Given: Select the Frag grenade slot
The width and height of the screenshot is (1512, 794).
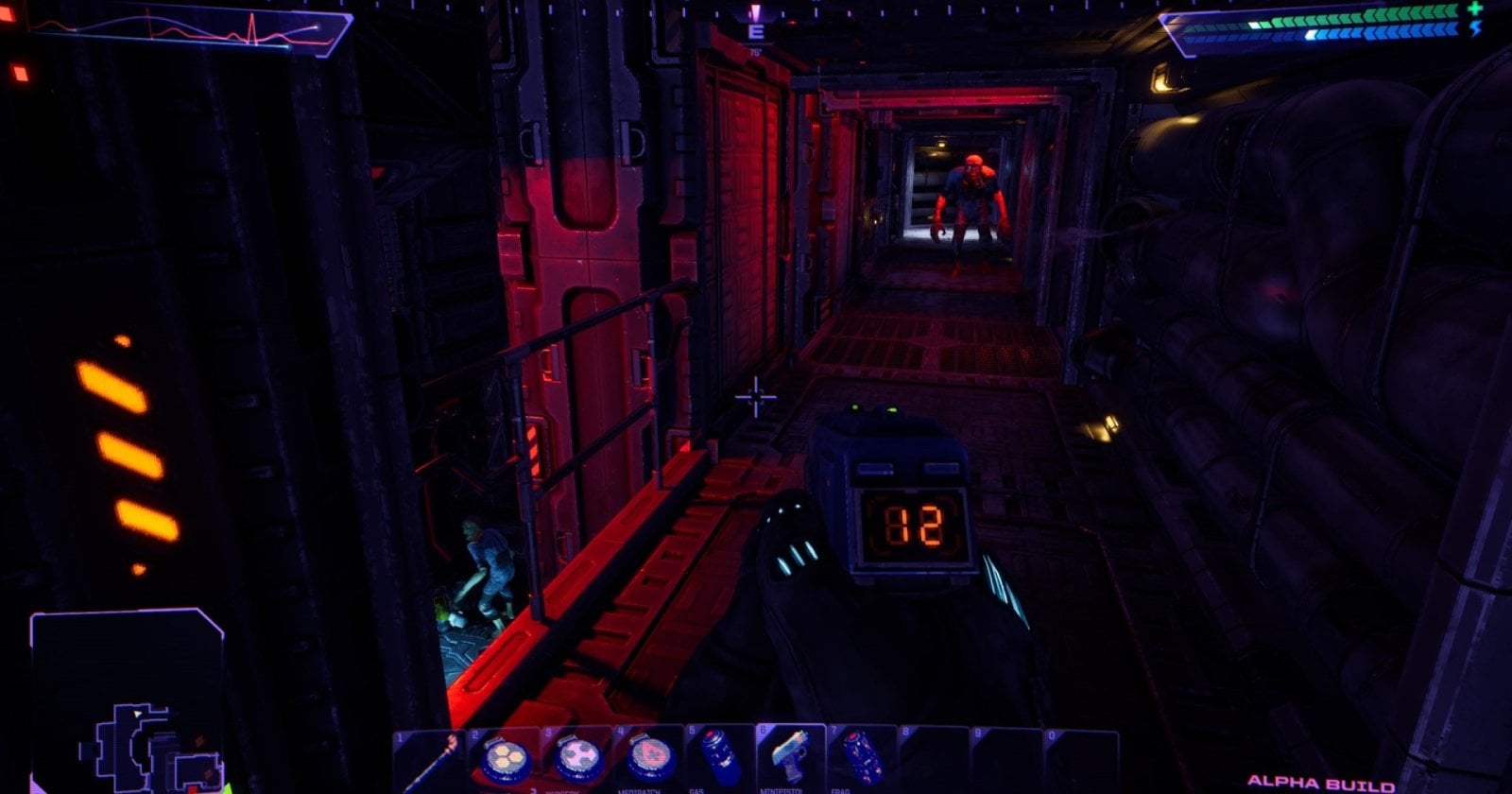Looking at the screenshot, I should pyautogui.click(x=862, y=759).
